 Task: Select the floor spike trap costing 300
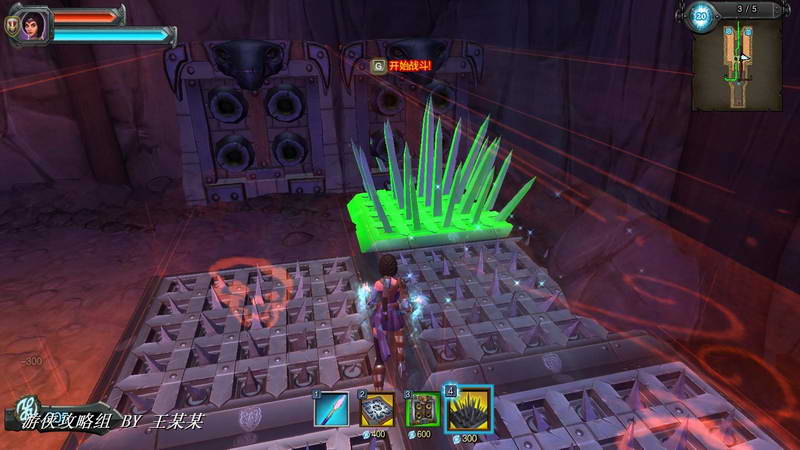[468, 409]
